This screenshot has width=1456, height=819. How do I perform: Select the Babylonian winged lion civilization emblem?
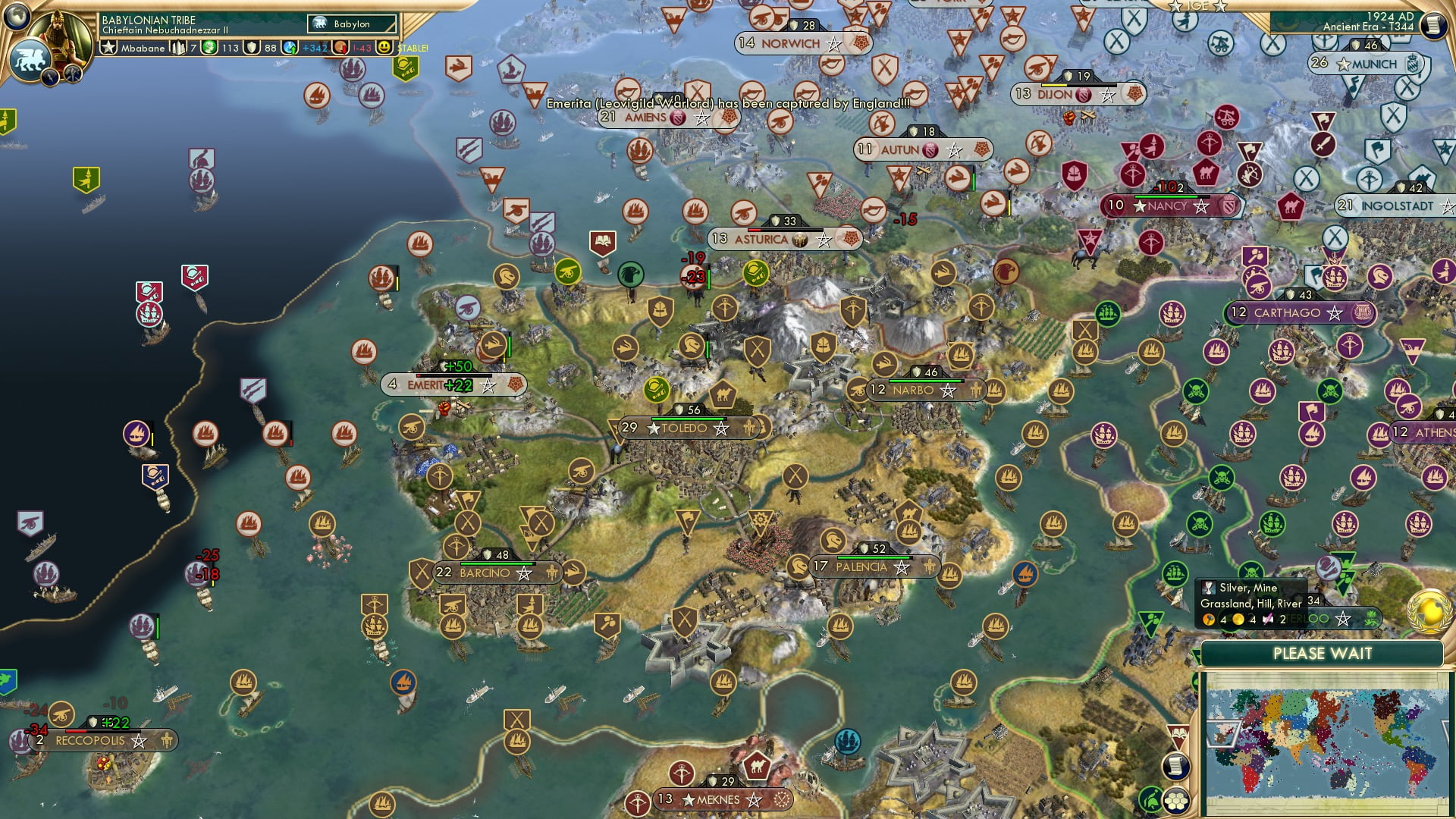pyautogui.click(x=31, y=59)
